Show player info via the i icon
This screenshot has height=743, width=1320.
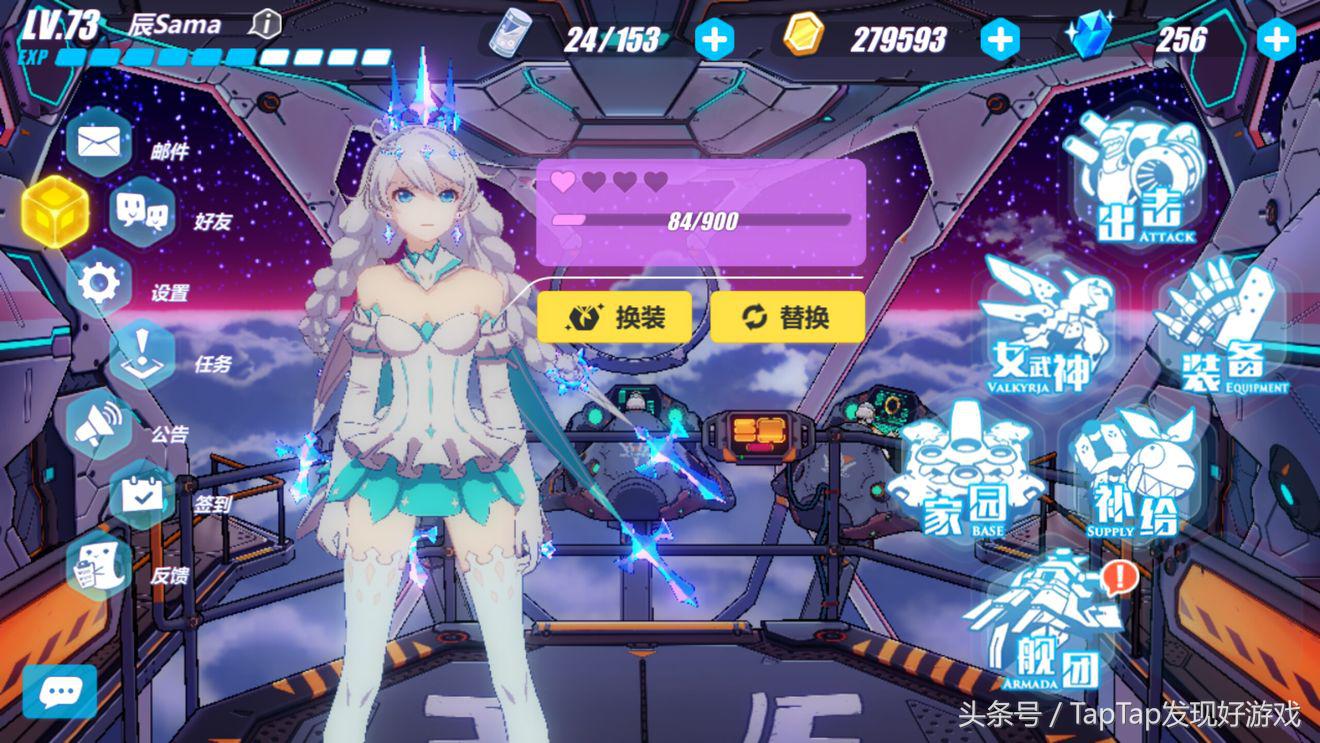pos(265,23)
